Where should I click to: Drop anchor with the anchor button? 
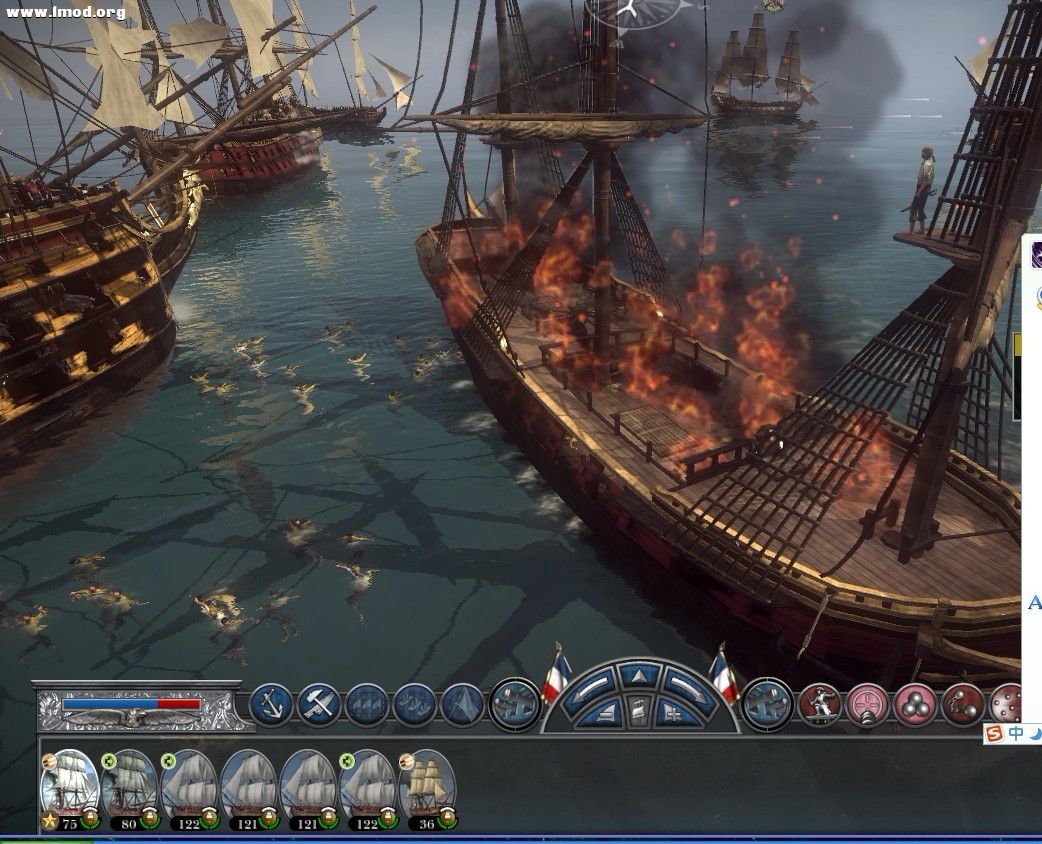(x=270, y=704)
